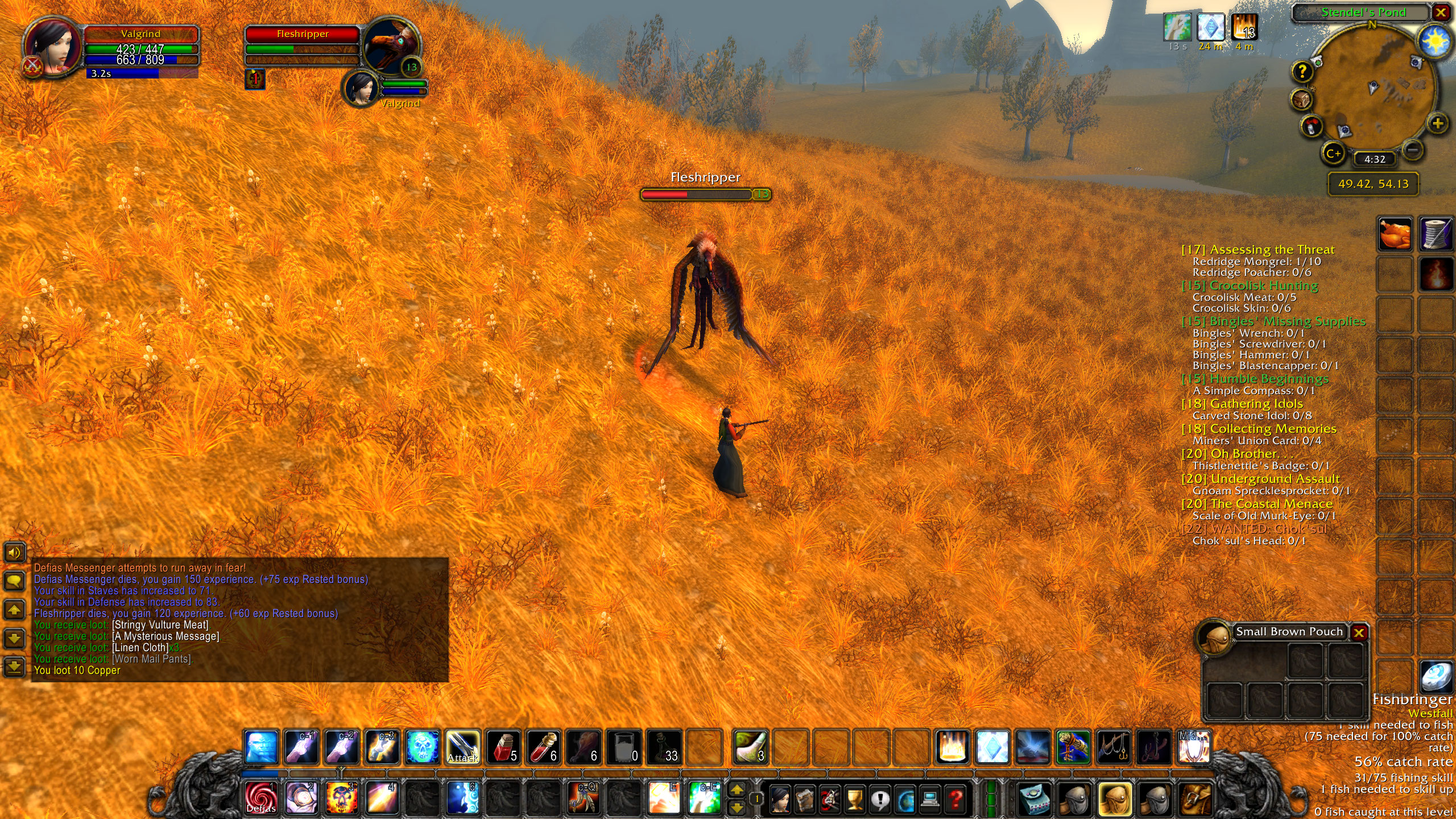
Task: Zoom out the minimap with the minus button
Action: click(1413, 150)
